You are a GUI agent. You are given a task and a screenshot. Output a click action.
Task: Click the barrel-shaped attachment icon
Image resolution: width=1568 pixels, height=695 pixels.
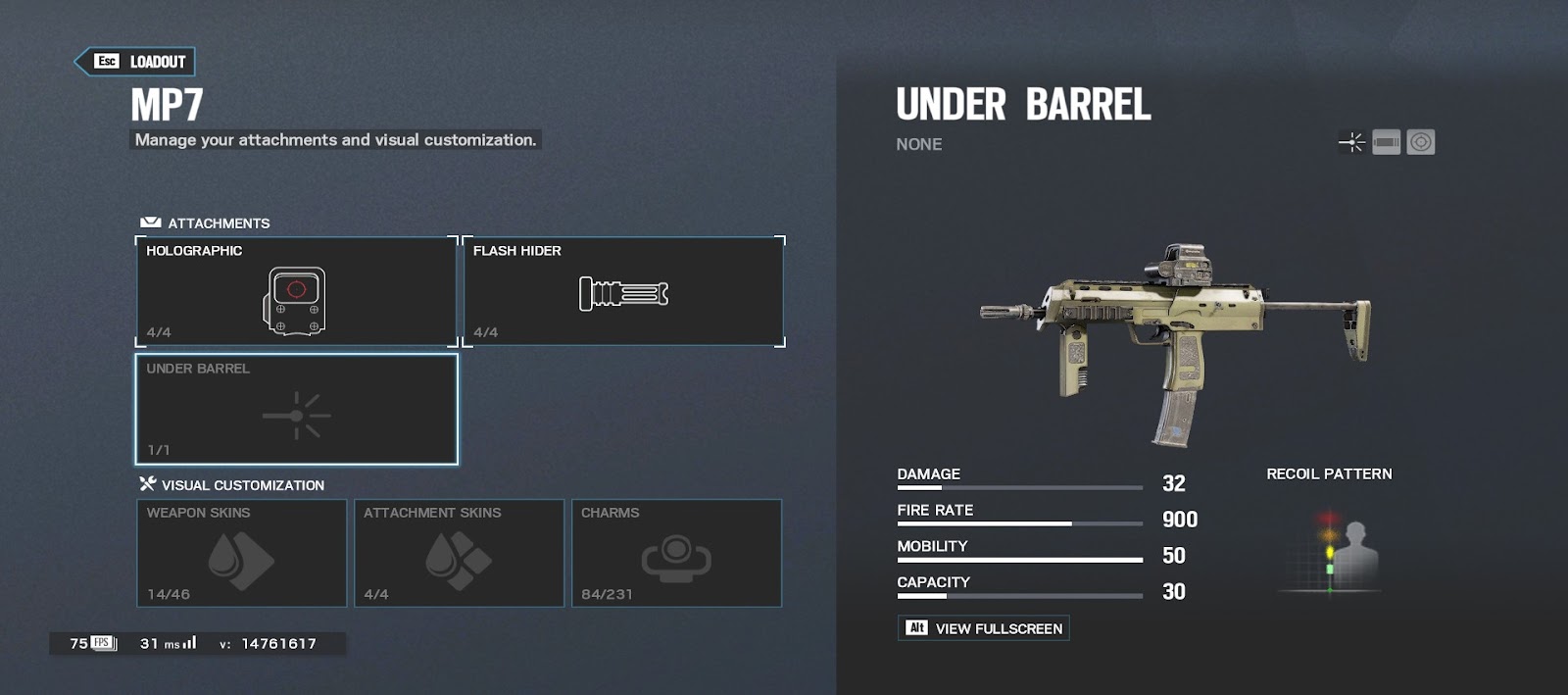click(x=1386, y=143)
